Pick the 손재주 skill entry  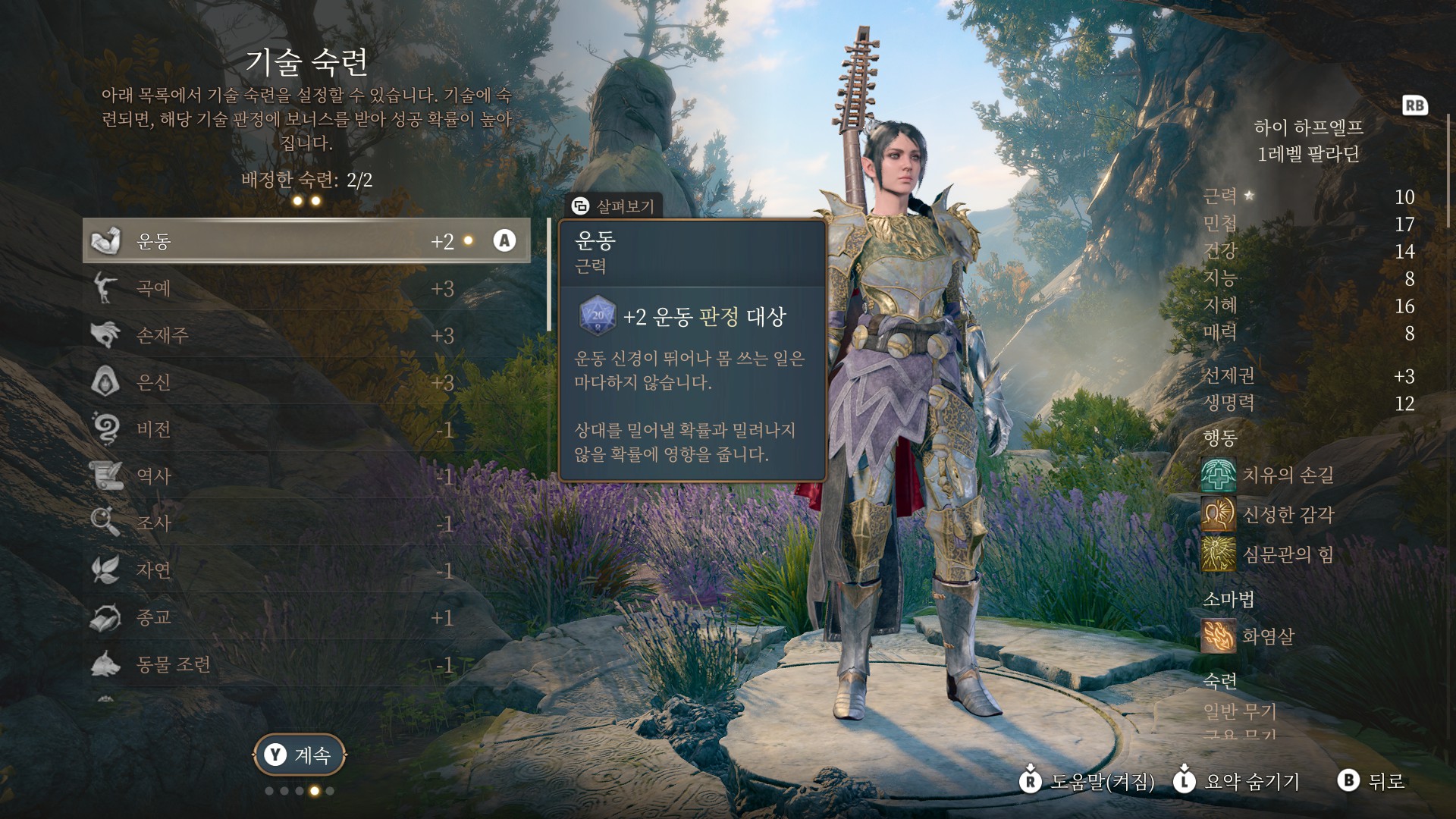(x=306, y=336)
